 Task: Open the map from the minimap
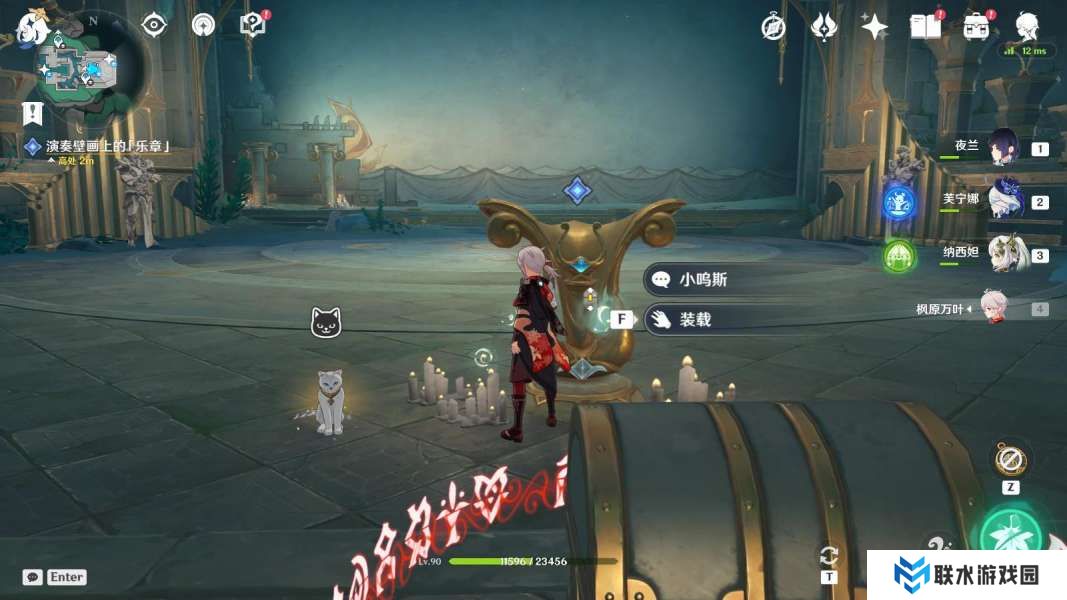[x=82, y=68]
